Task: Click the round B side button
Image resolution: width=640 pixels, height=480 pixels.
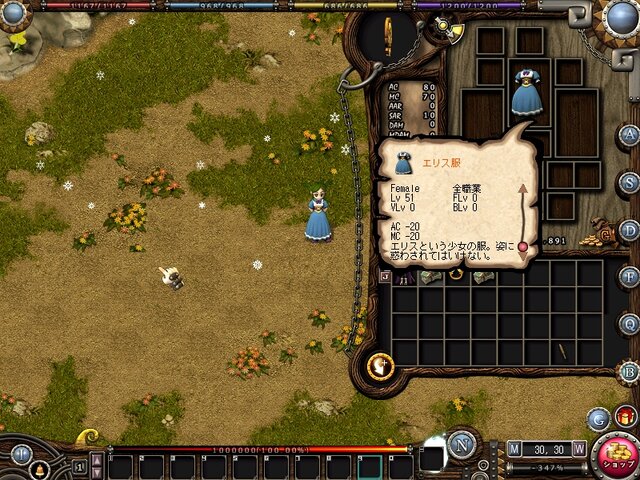Action: tap(629, 372)
